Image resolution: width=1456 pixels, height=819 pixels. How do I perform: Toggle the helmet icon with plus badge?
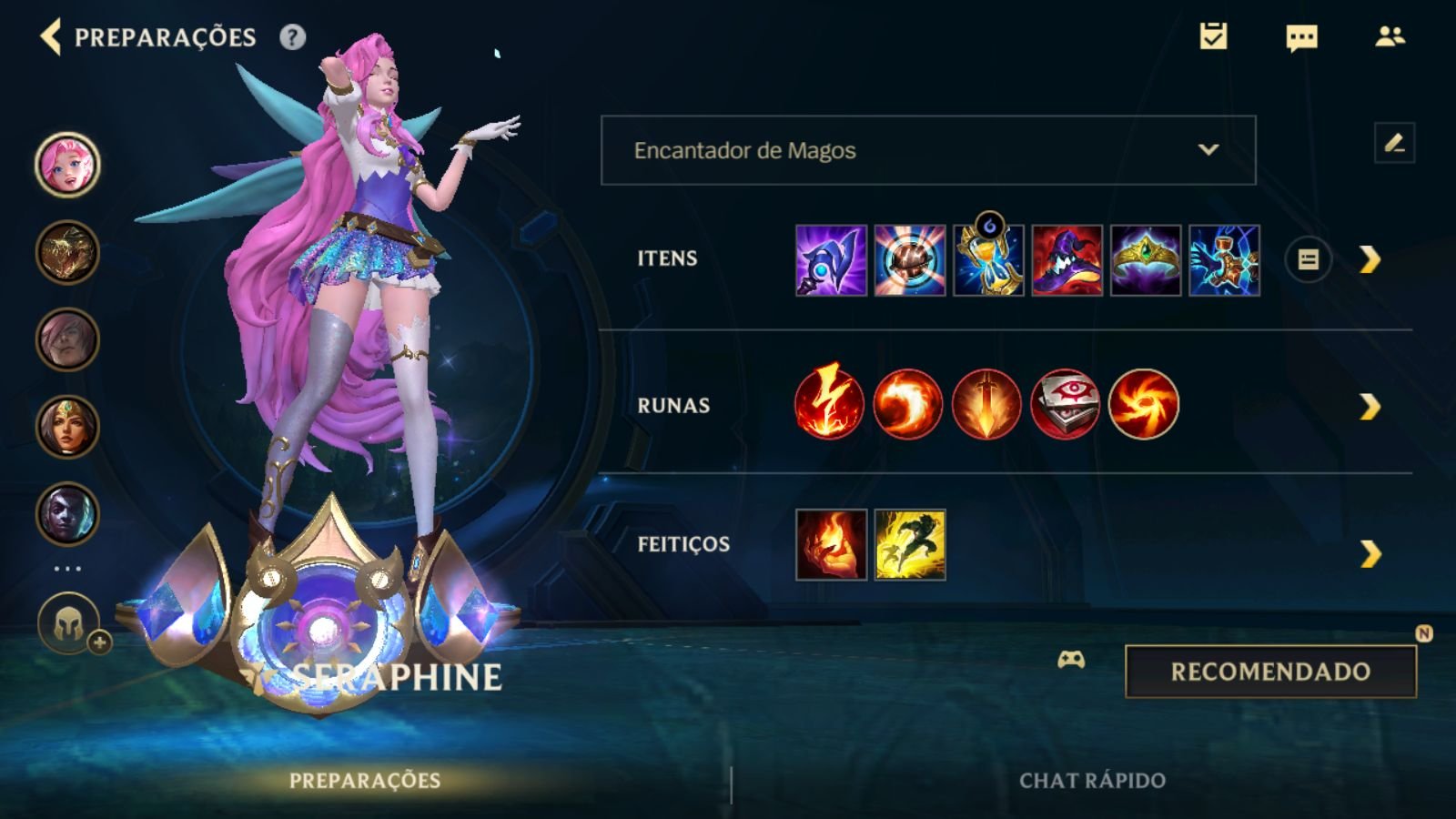click(x=67, y=622)
